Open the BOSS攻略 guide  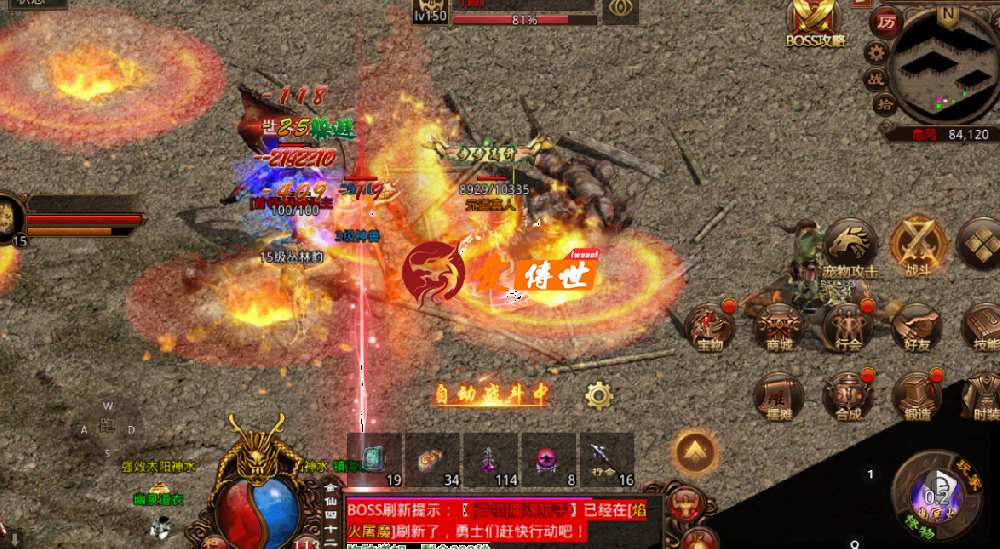coord(816,24)
